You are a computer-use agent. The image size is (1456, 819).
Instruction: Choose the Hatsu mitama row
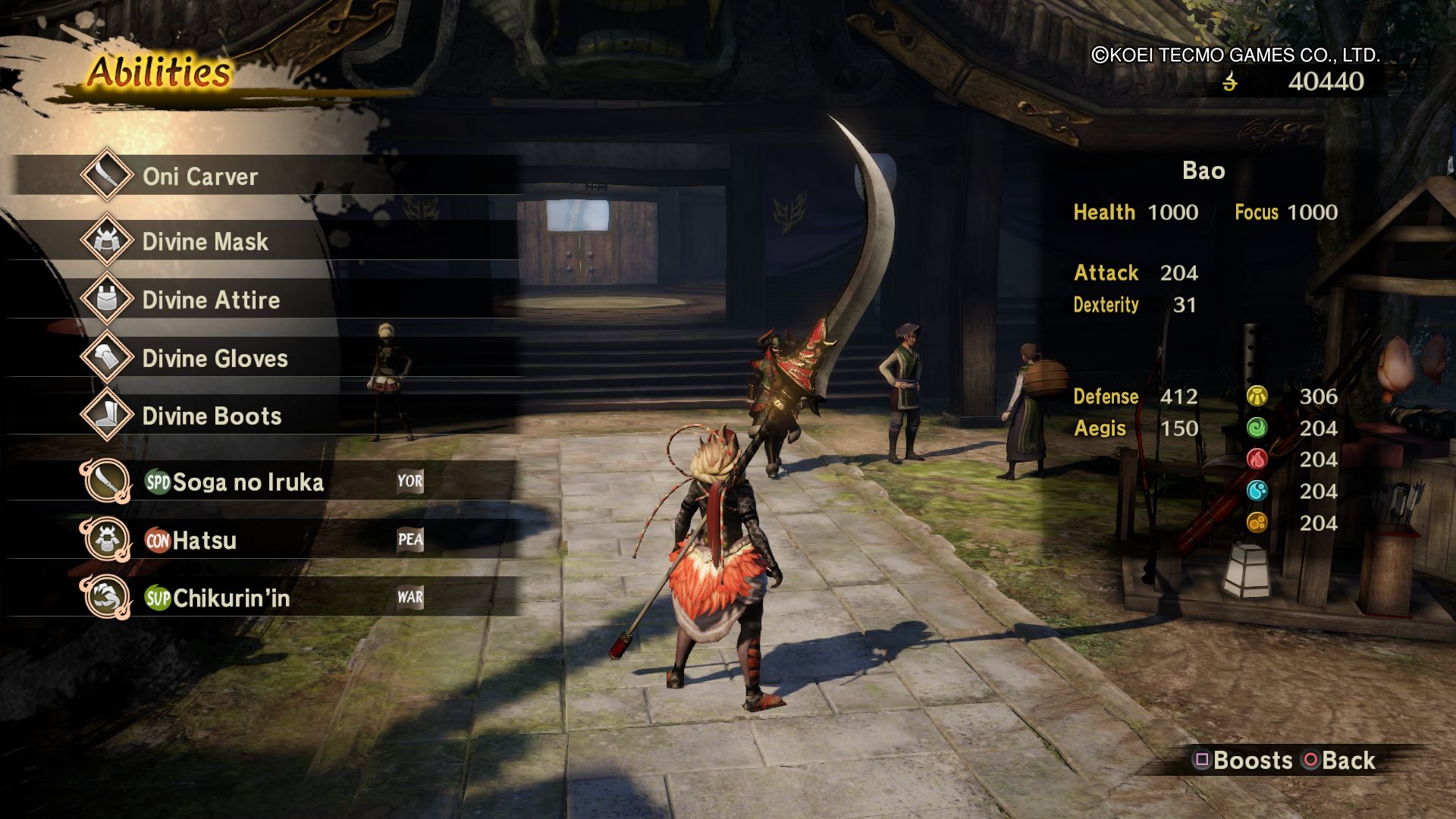(204, 541)
